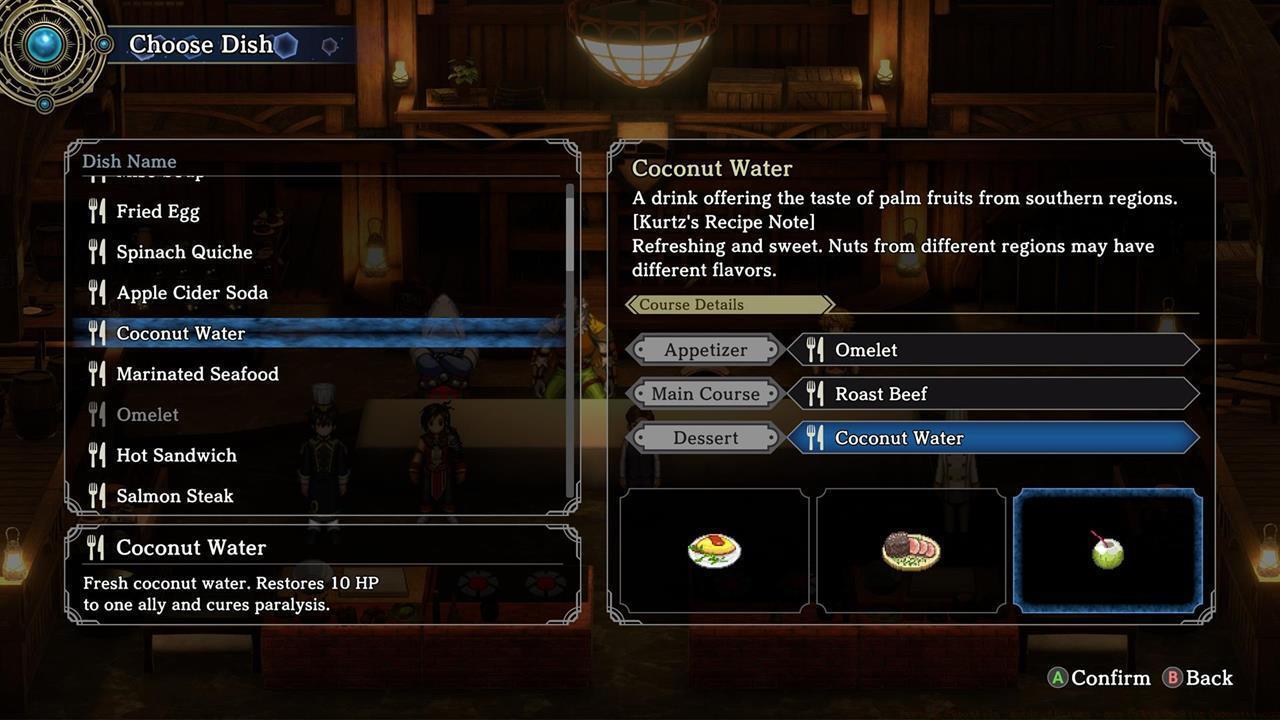
Task: Select the highlighted Coconut Water entry in dish list
Action: [181, 333]
